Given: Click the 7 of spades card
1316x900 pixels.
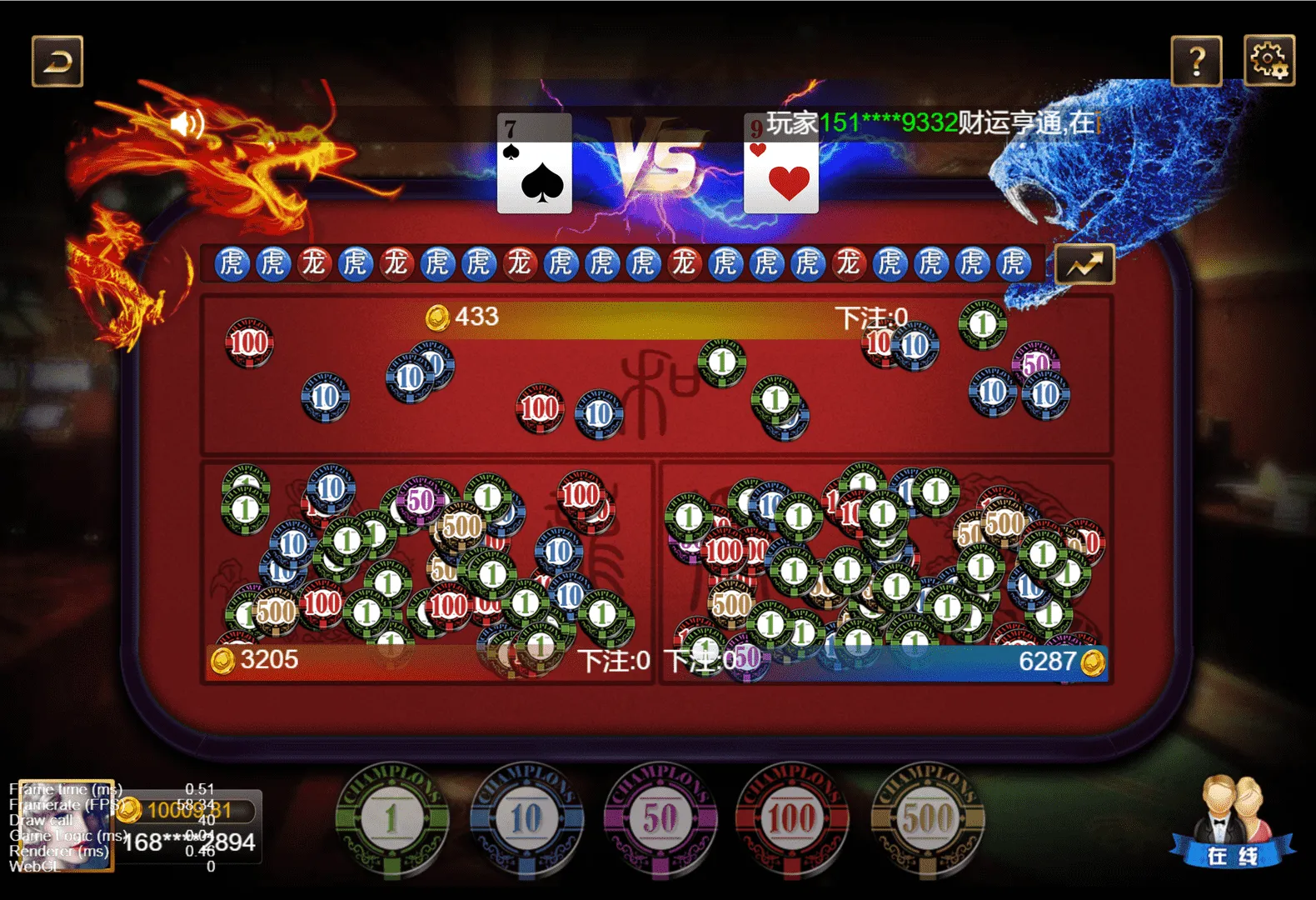Looking at the screenshot, I should tap(533, 166).
